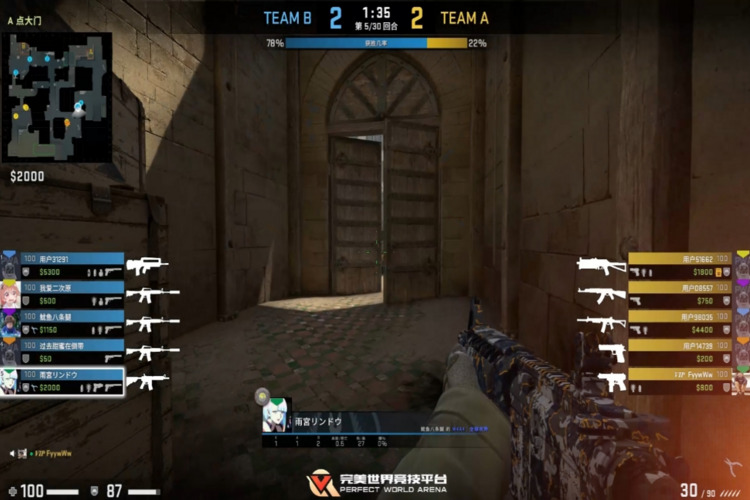Click the Perfect World Arena logo
Image resolution: width=750 pixels, height=500 pixels.
[375, 482]
